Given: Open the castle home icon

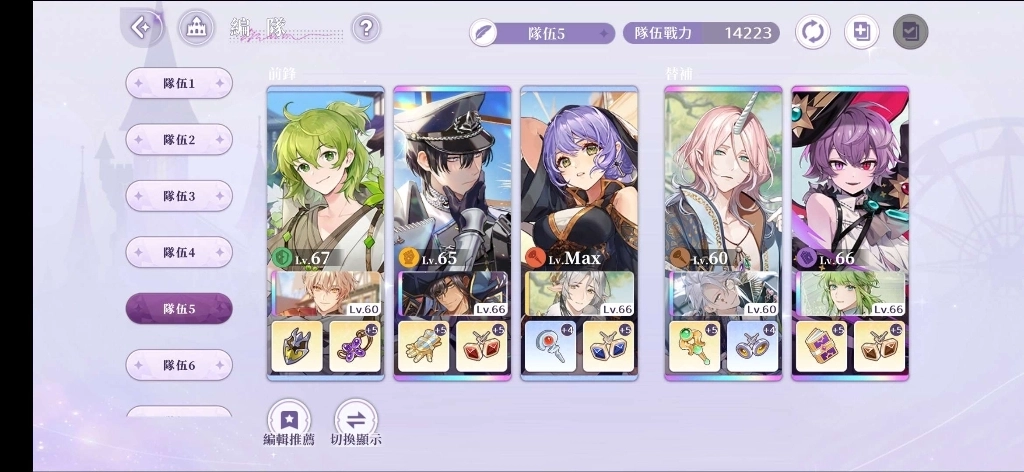Looking at the screenshot, I should (196, 28).
